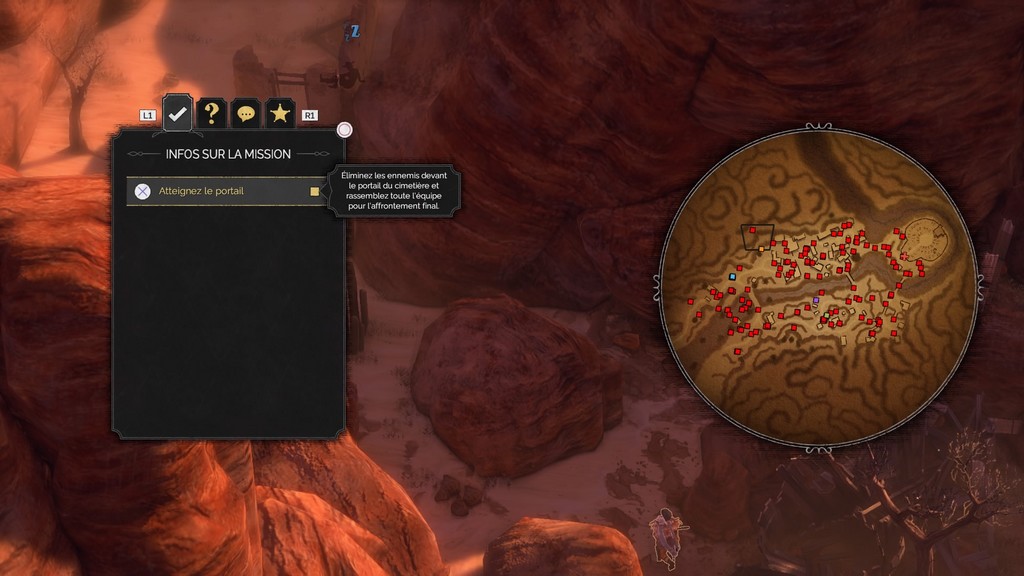
Task: Click the orange marker on the minimap
Action: click(x=761, y=248)
